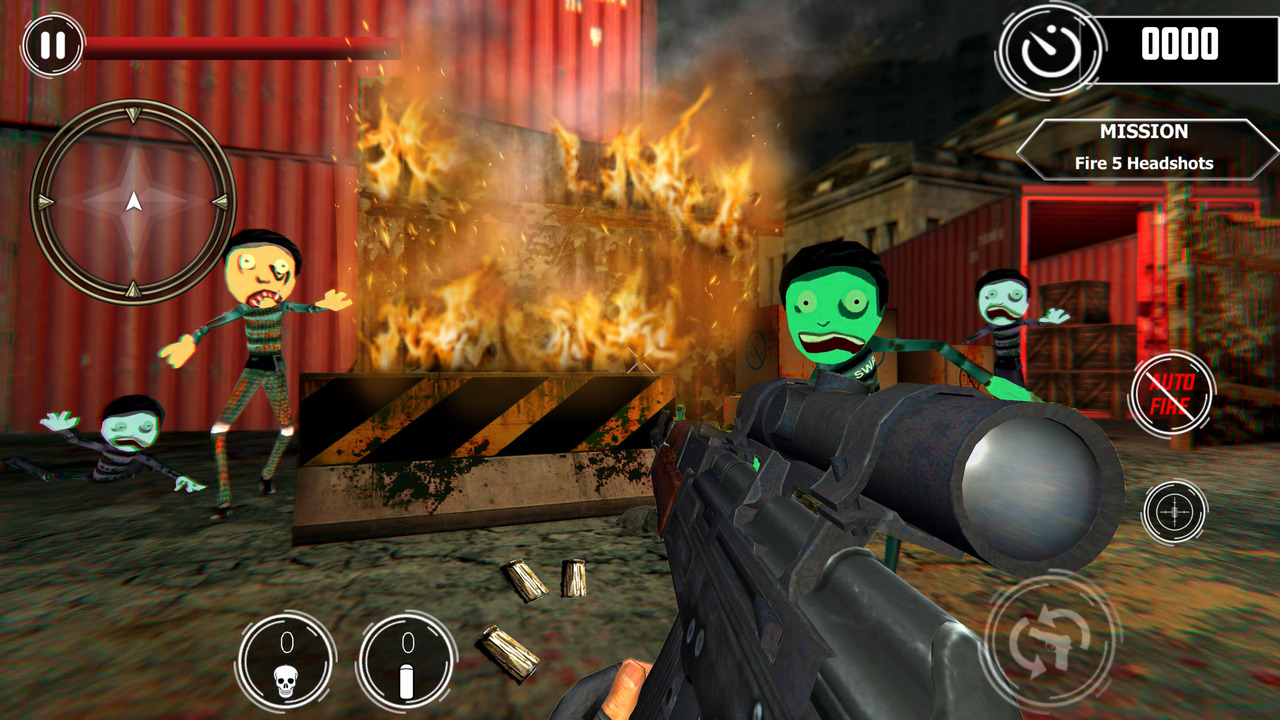This screenshot has width=1280, height=720.
Task: Select the 'Fire 5 Headshots' objective text
Action: click(1143, 161)
